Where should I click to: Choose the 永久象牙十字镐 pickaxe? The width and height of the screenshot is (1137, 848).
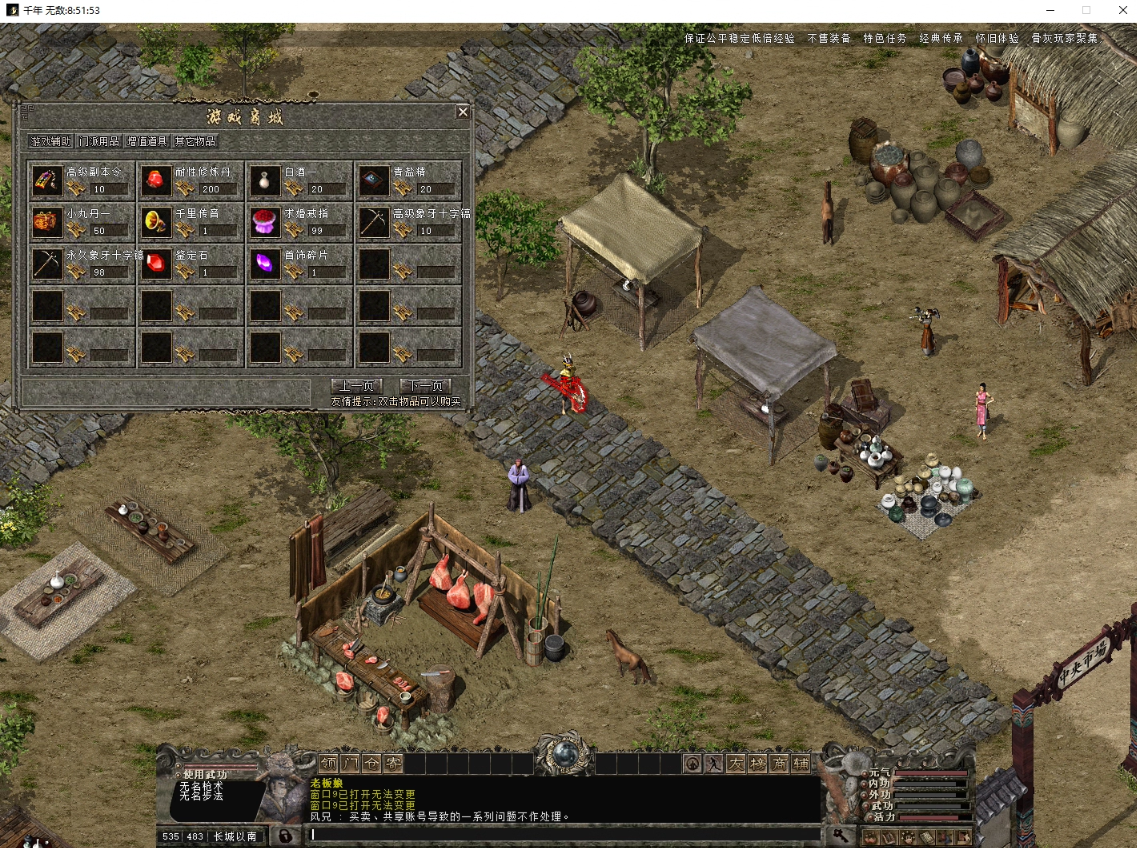(x=48, y=264)
